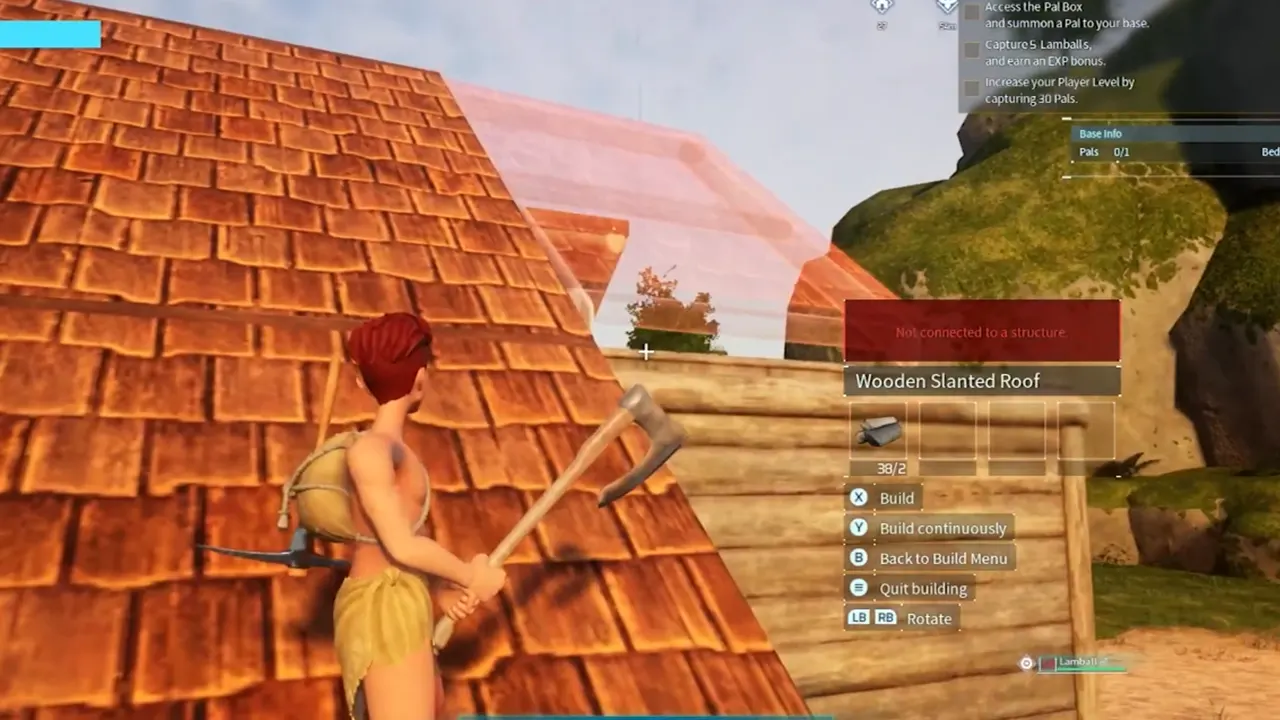Click the B Back to Build Menu icon
The height and width of the screenshot is (720, 1280).
[858, 558]
